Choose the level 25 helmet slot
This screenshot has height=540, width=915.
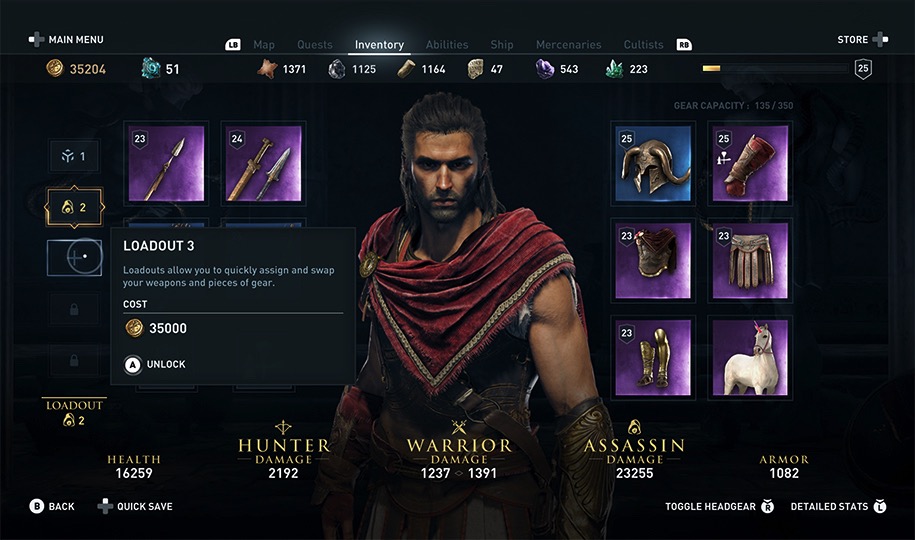pos(653,164)
